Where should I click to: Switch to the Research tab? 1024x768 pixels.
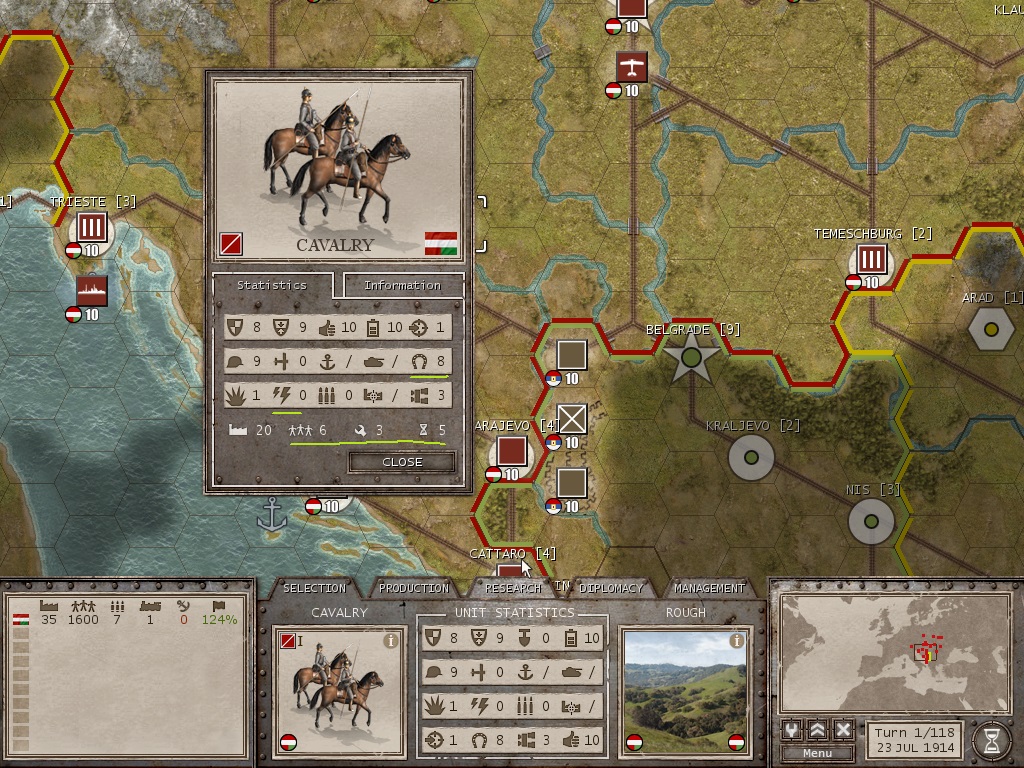(x=512, y=588)
